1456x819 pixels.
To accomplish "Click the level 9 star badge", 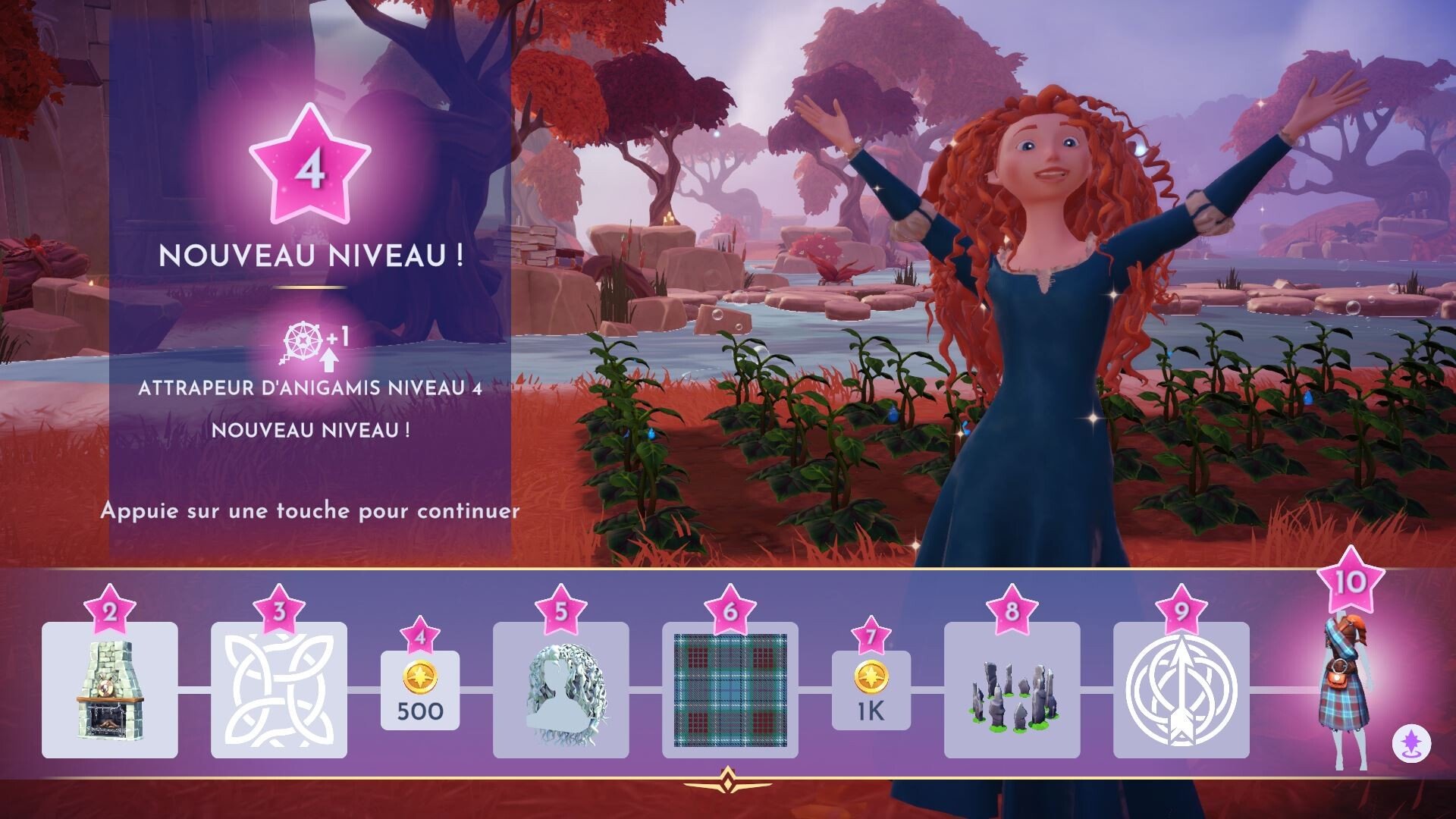I will (1183, 609).
